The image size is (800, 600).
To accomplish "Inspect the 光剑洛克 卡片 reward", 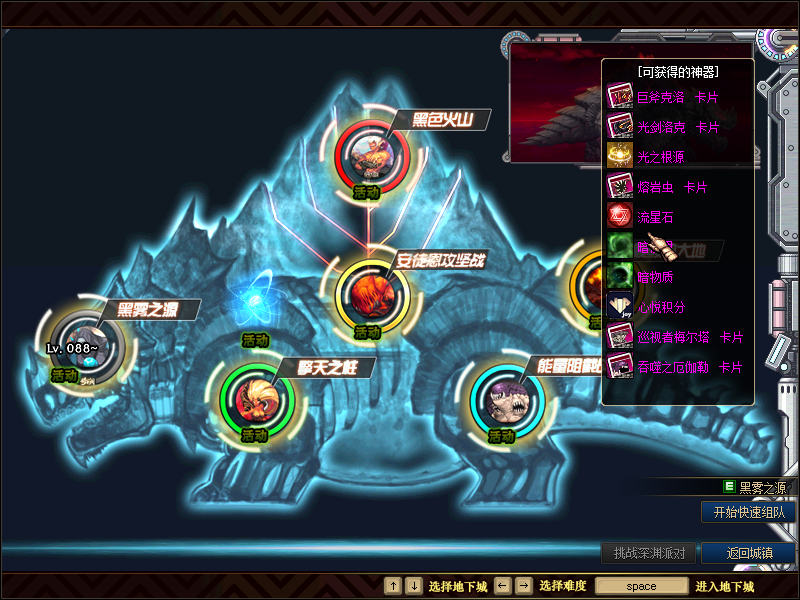I will click(679, 128).
